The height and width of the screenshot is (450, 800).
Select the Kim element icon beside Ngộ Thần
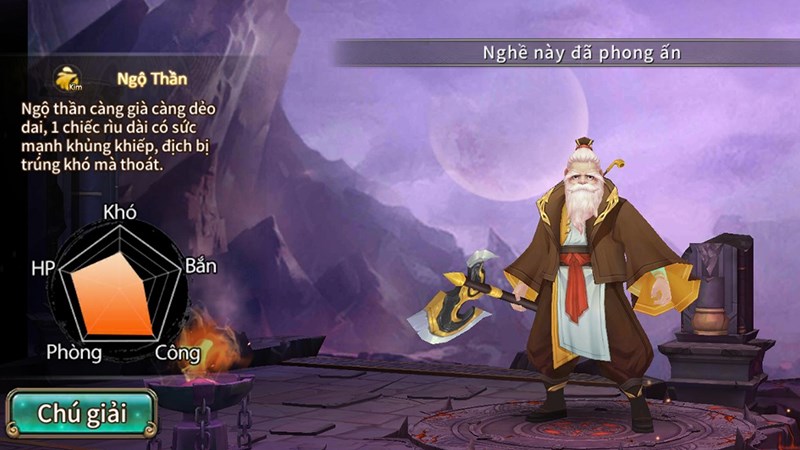point(68,79)
